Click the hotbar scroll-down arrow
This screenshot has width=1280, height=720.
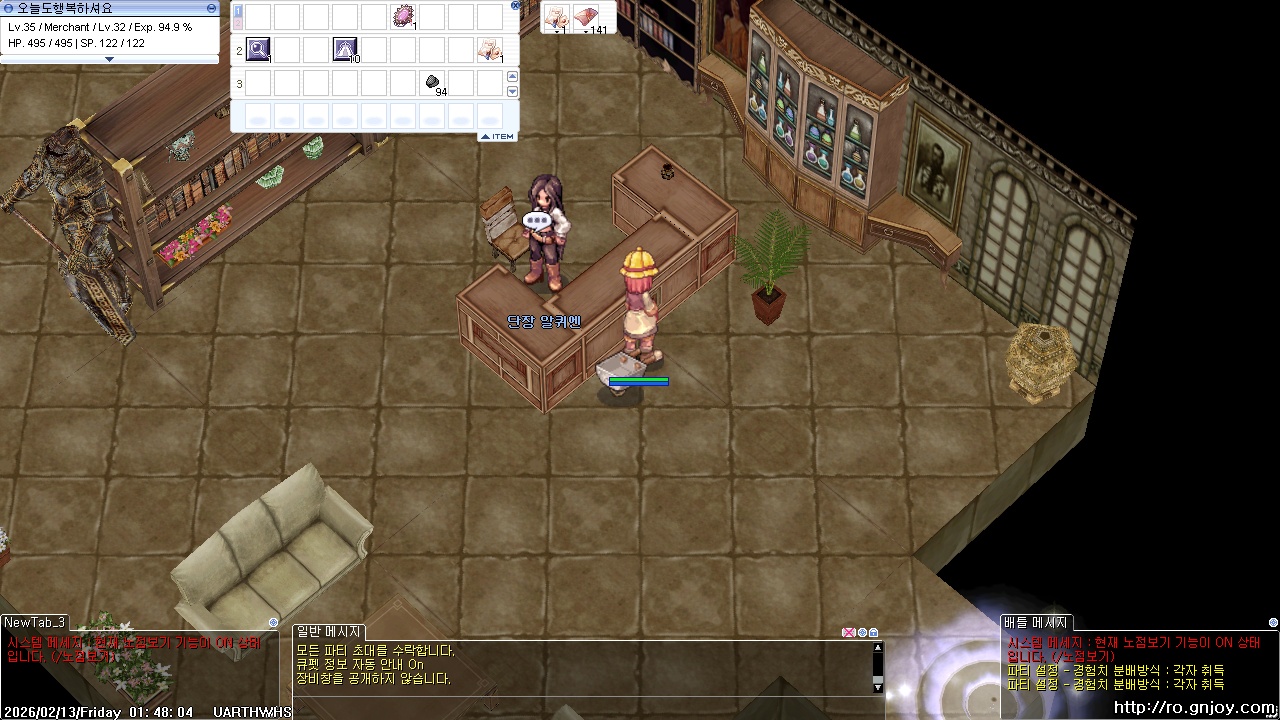click(513, 91)
